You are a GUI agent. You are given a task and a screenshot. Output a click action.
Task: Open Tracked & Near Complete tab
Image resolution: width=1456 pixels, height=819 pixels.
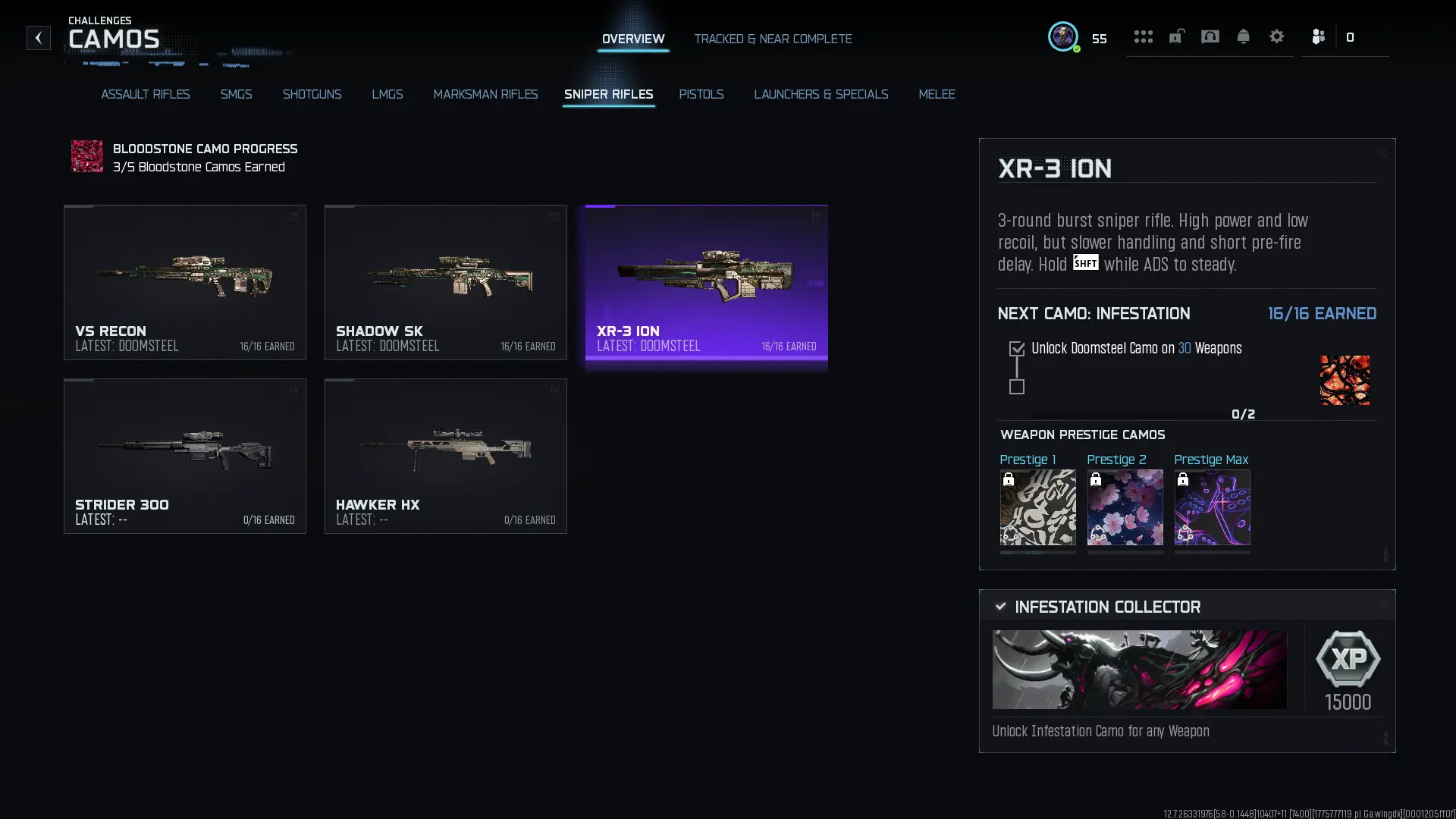pyautogui.click(x=773, y=39)
